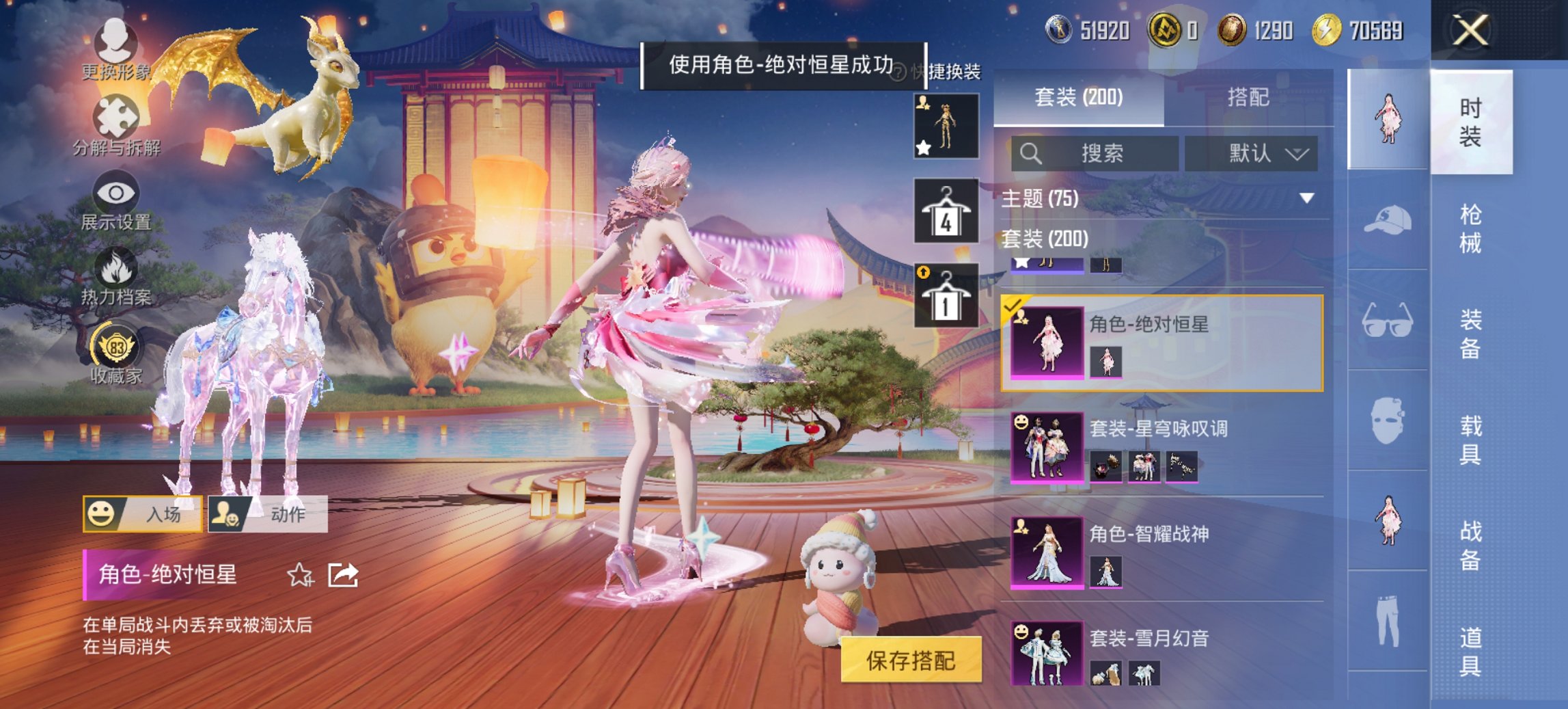
Task: Select the pants category icon
Action: [1388, 615]
